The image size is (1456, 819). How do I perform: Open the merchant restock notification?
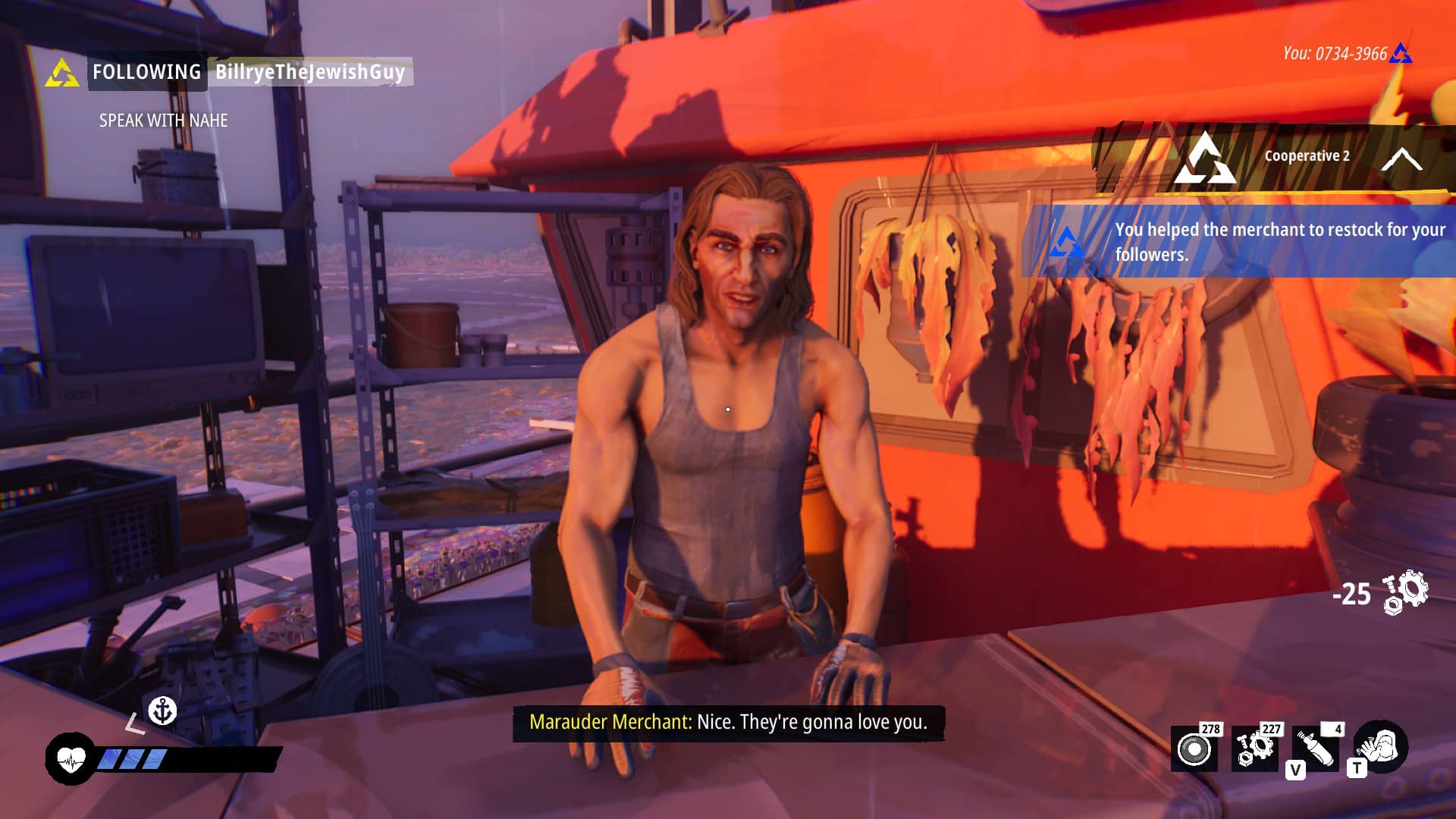pos(1244,241)
